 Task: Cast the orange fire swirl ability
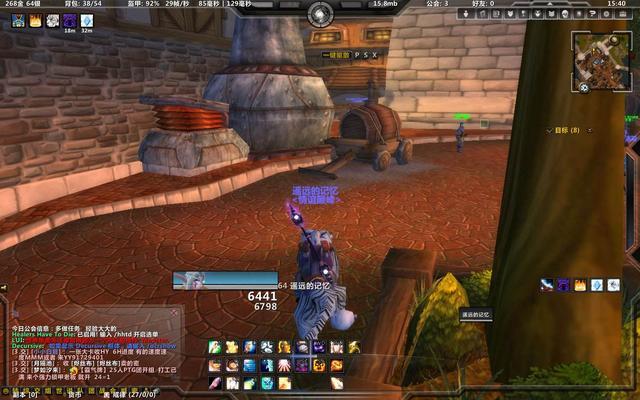337,365
